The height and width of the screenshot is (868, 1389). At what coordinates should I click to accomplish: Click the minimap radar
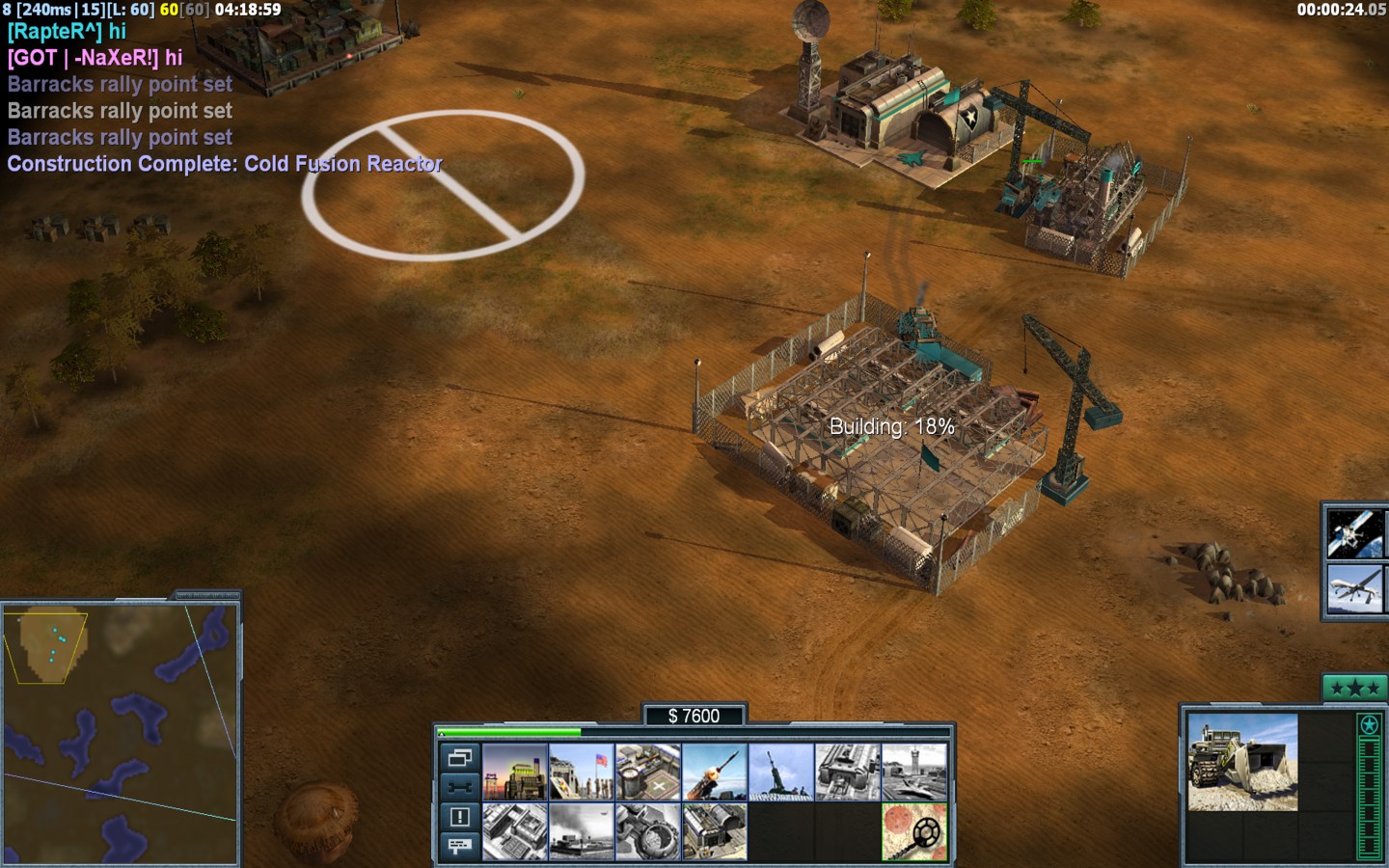(121, 733)
